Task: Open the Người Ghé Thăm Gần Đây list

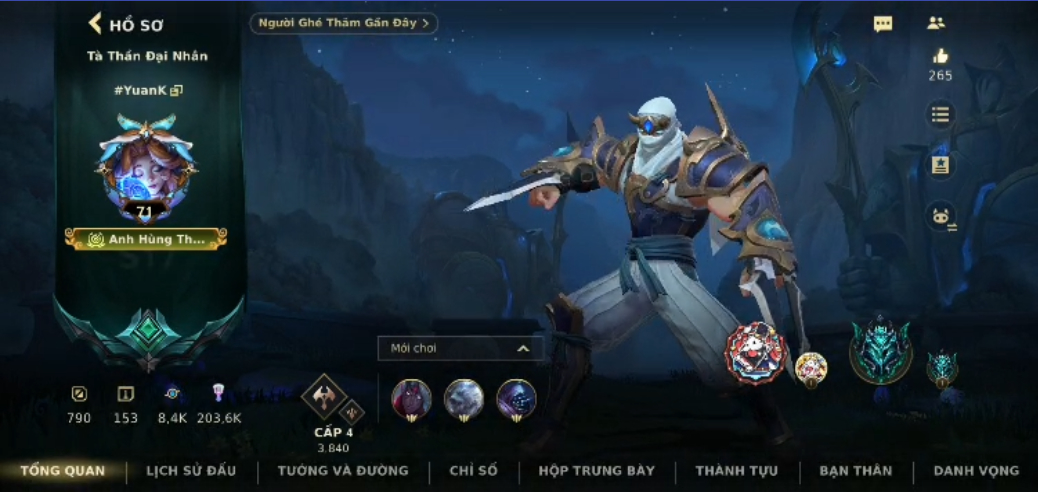Action: [x=343, y=23]
